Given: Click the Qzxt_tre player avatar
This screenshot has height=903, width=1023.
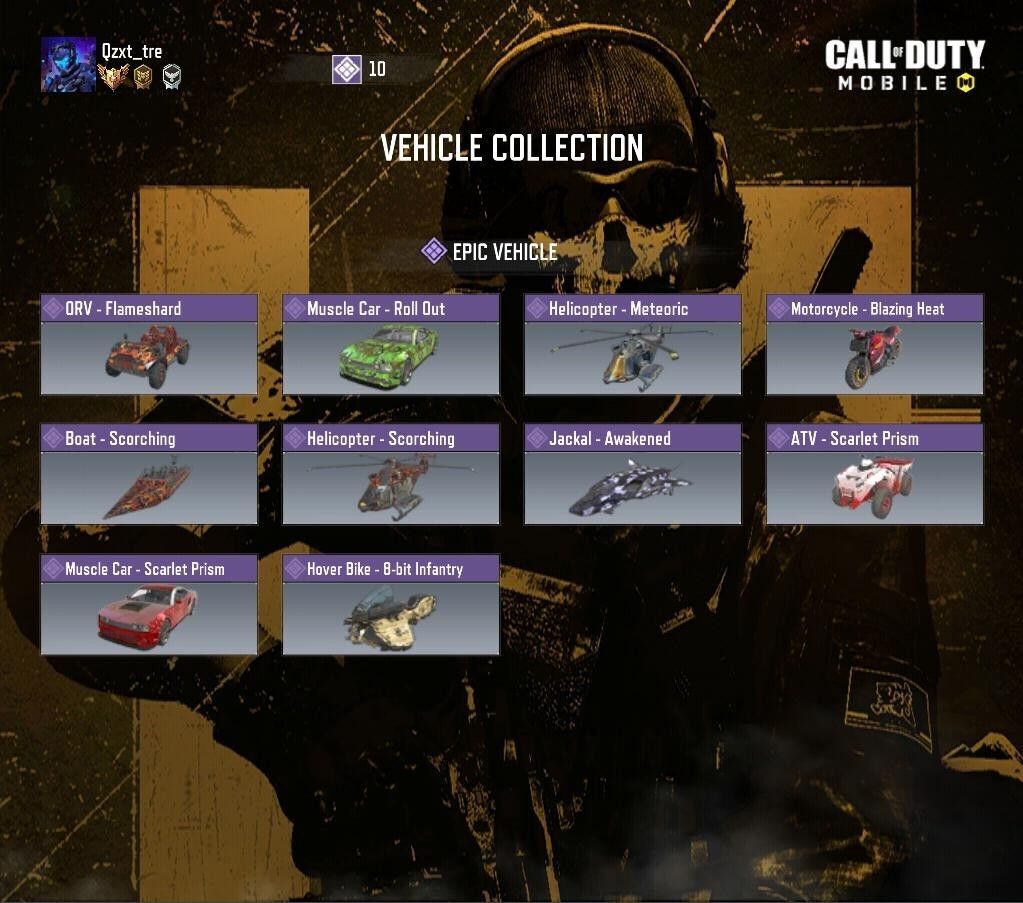Looking at the screenshot, I should point(68,65).
